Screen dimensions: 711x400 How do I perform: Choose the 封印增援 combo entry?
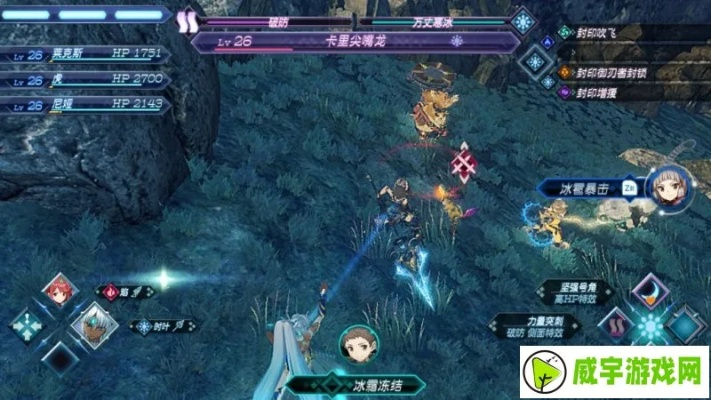pos(600,93)
